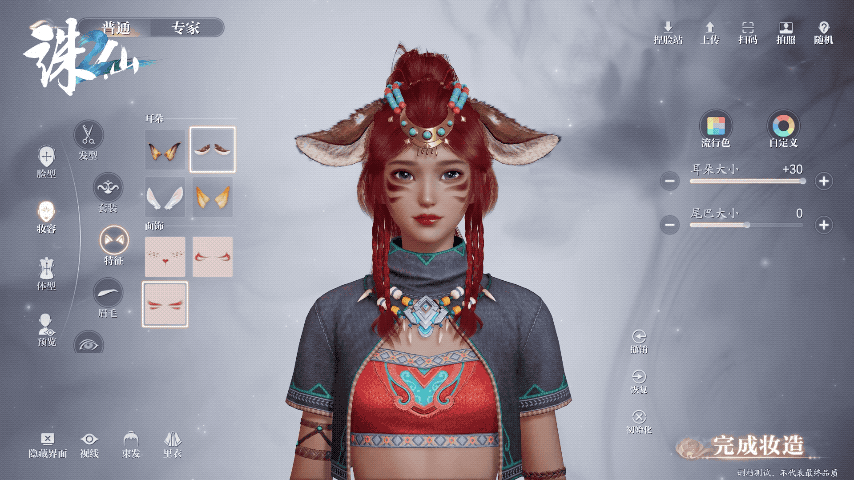854x480 pixels.
Task: Select the white feathered wing ears thumbnail
Action: pyautogui.click(x=165, y=197)
